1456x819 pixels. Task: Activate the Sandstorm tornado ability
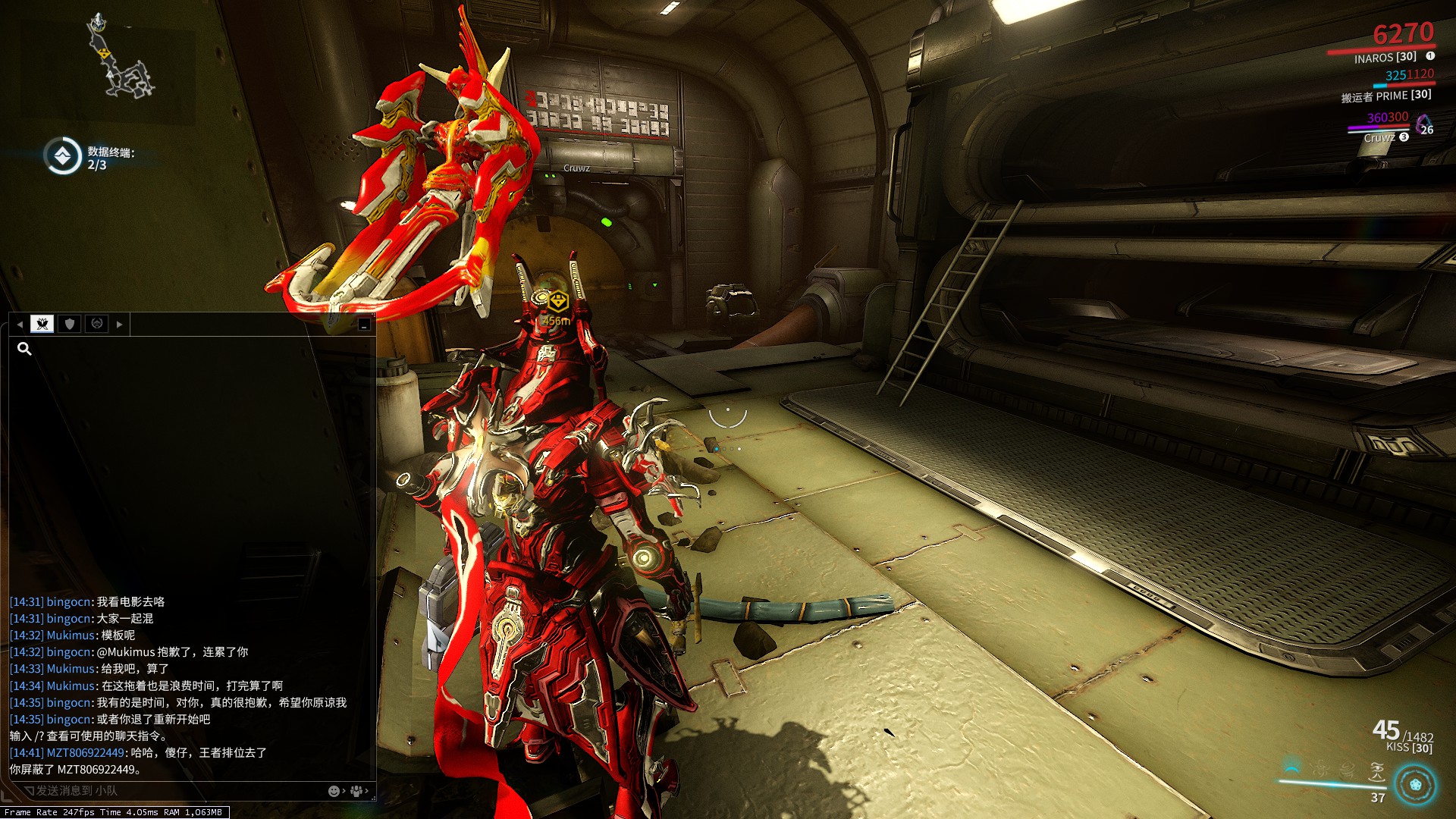1348,770
